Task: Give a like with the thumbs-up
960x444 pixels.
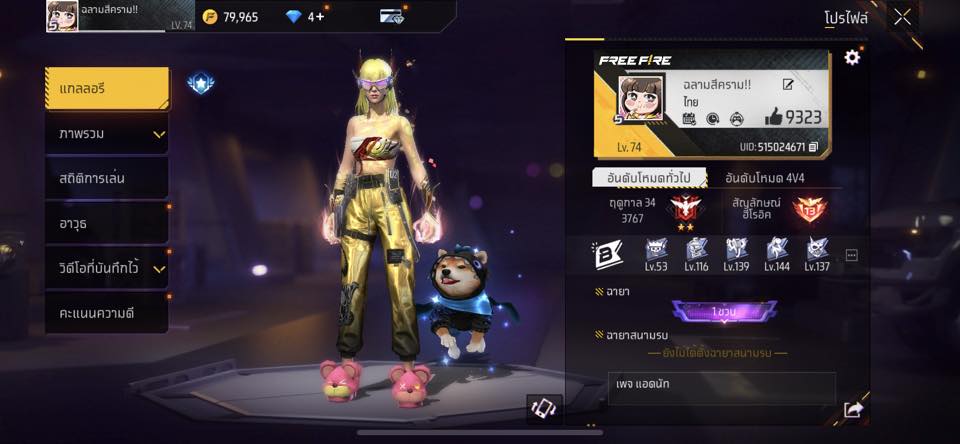Action: coord(773,117)
